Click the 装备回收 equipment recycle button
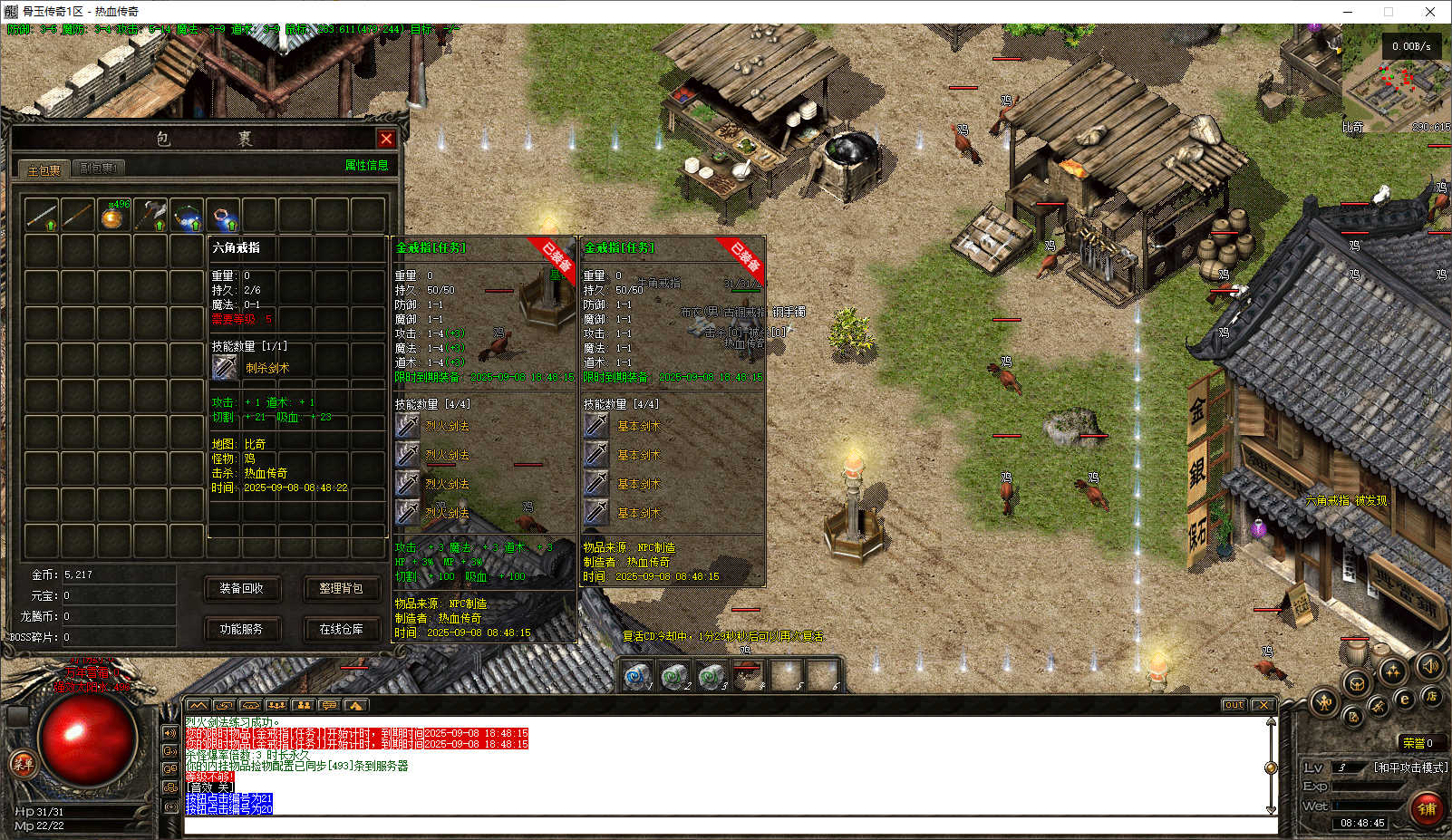The height and width of the screenshot is (840, 1452). click(241, 589)
